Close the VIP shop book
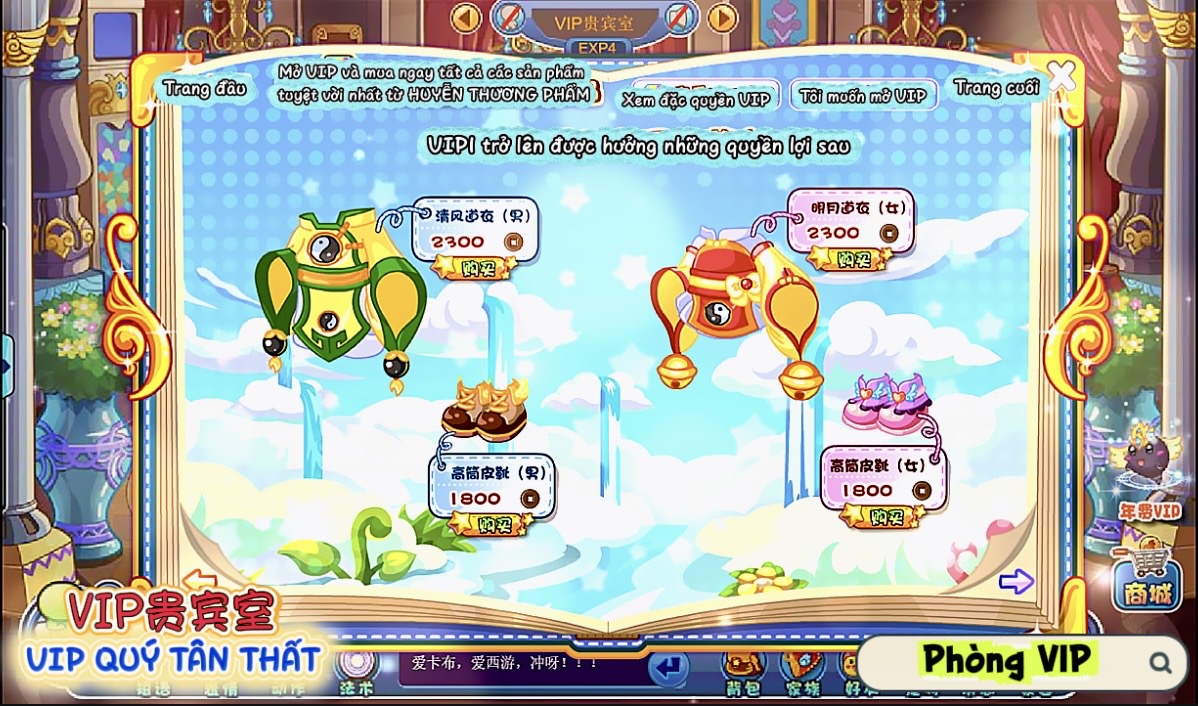Screen dimensions: 1198x706 1061,76
